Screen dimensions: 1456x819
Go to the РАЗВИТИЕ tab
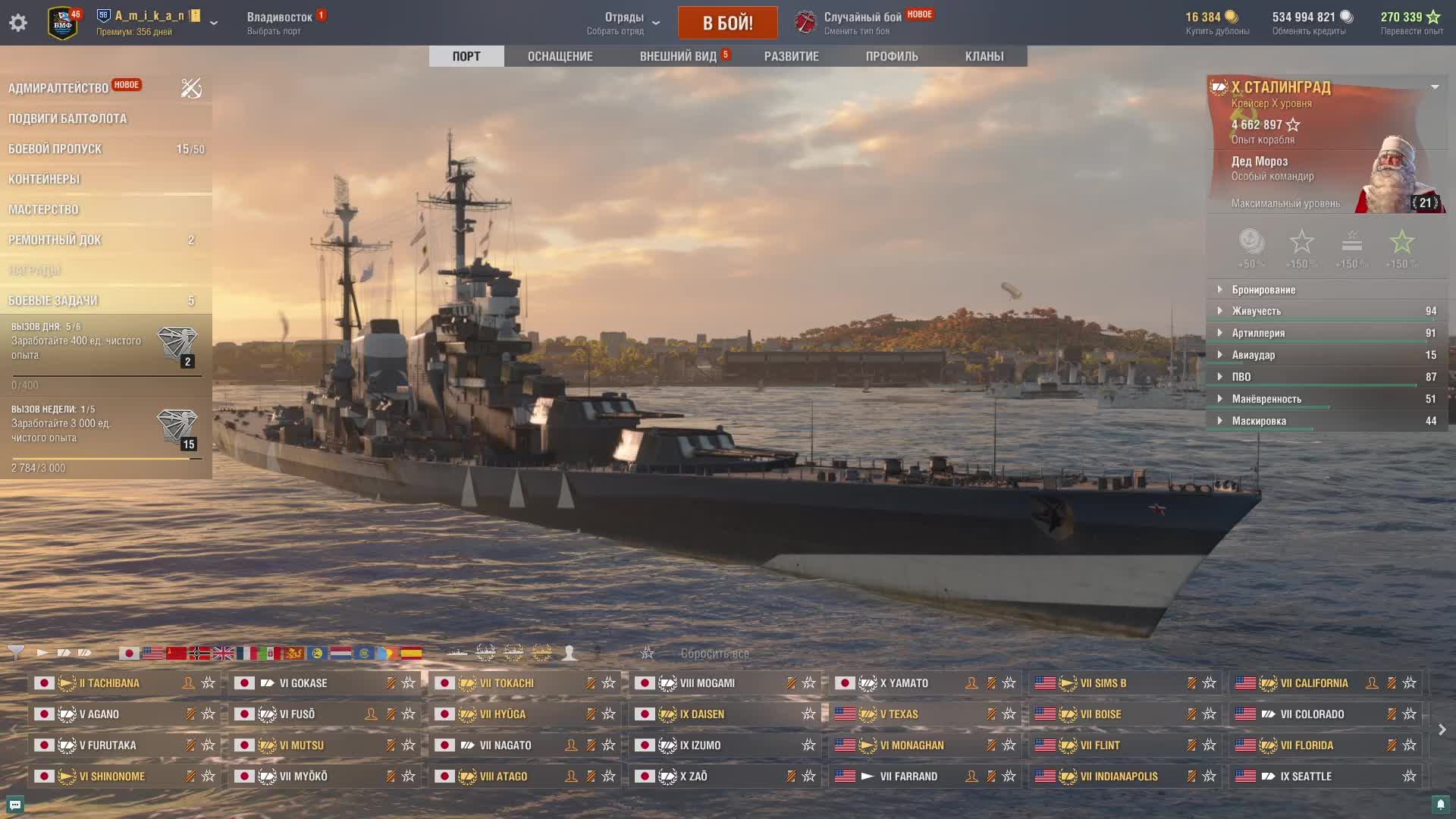(x=791, y=56)
